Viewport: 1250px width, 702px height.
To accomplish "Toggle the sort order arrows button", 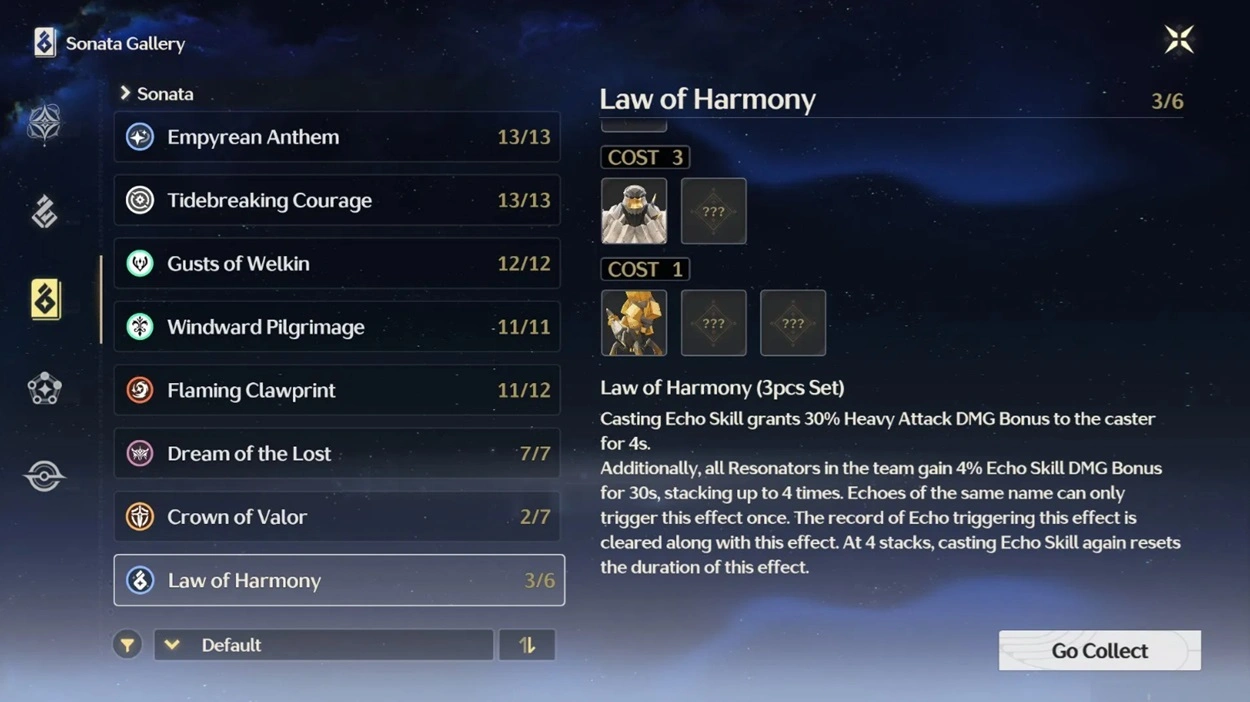I will click(x=527, y=645).
